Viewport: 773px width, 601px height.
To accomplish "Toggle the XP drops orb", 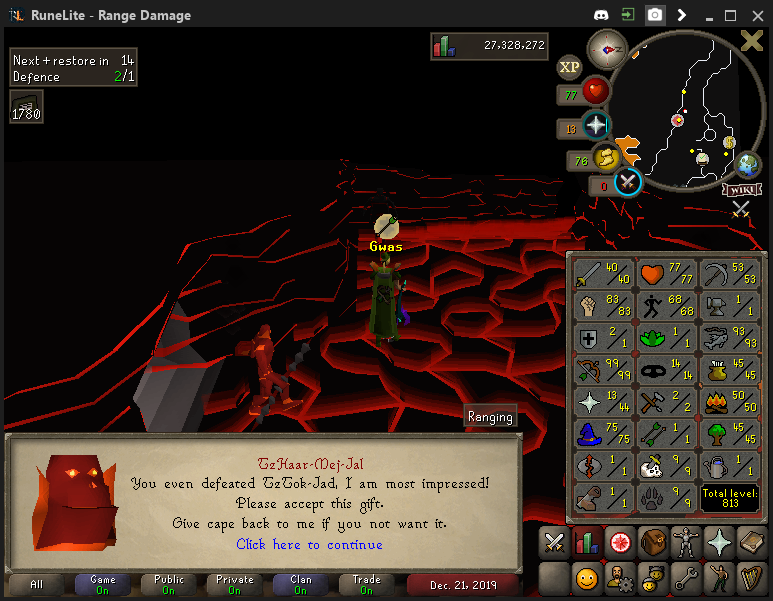I will (x=570, y=67).
